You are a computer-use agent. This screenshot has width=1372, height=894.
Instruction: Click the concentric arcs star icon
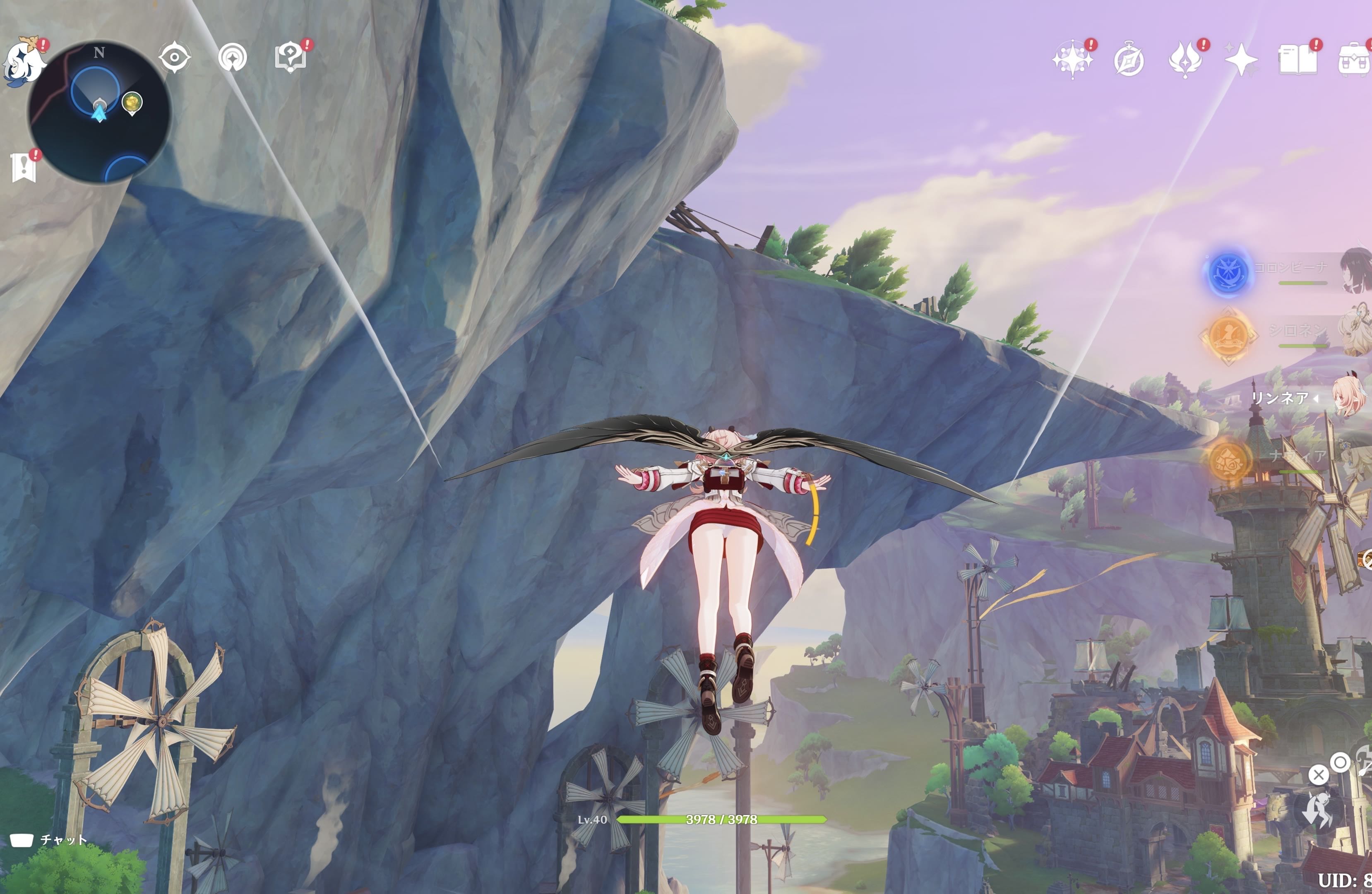click(x=232, y=58)
